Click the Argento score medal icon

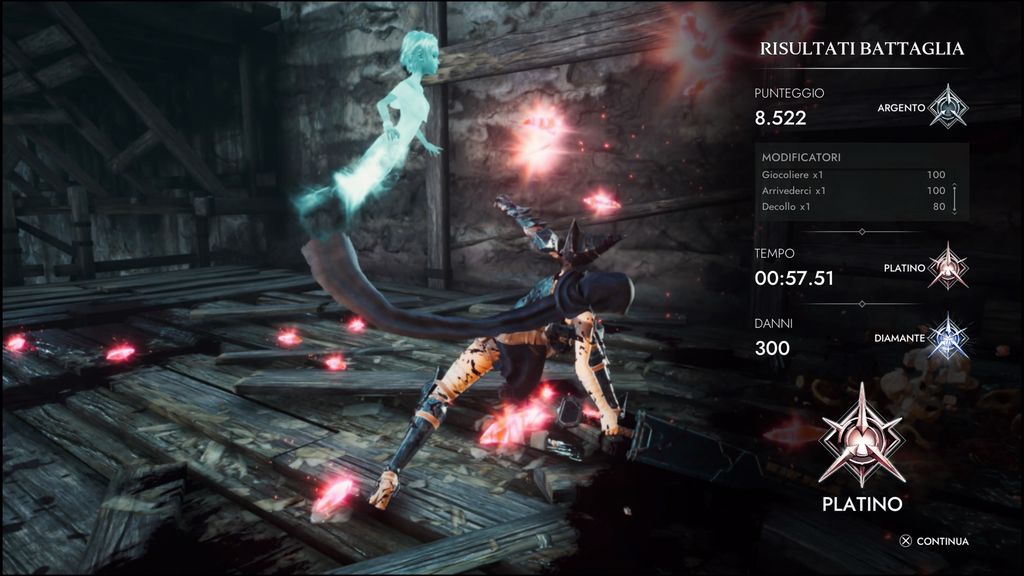tap(945, 106)
